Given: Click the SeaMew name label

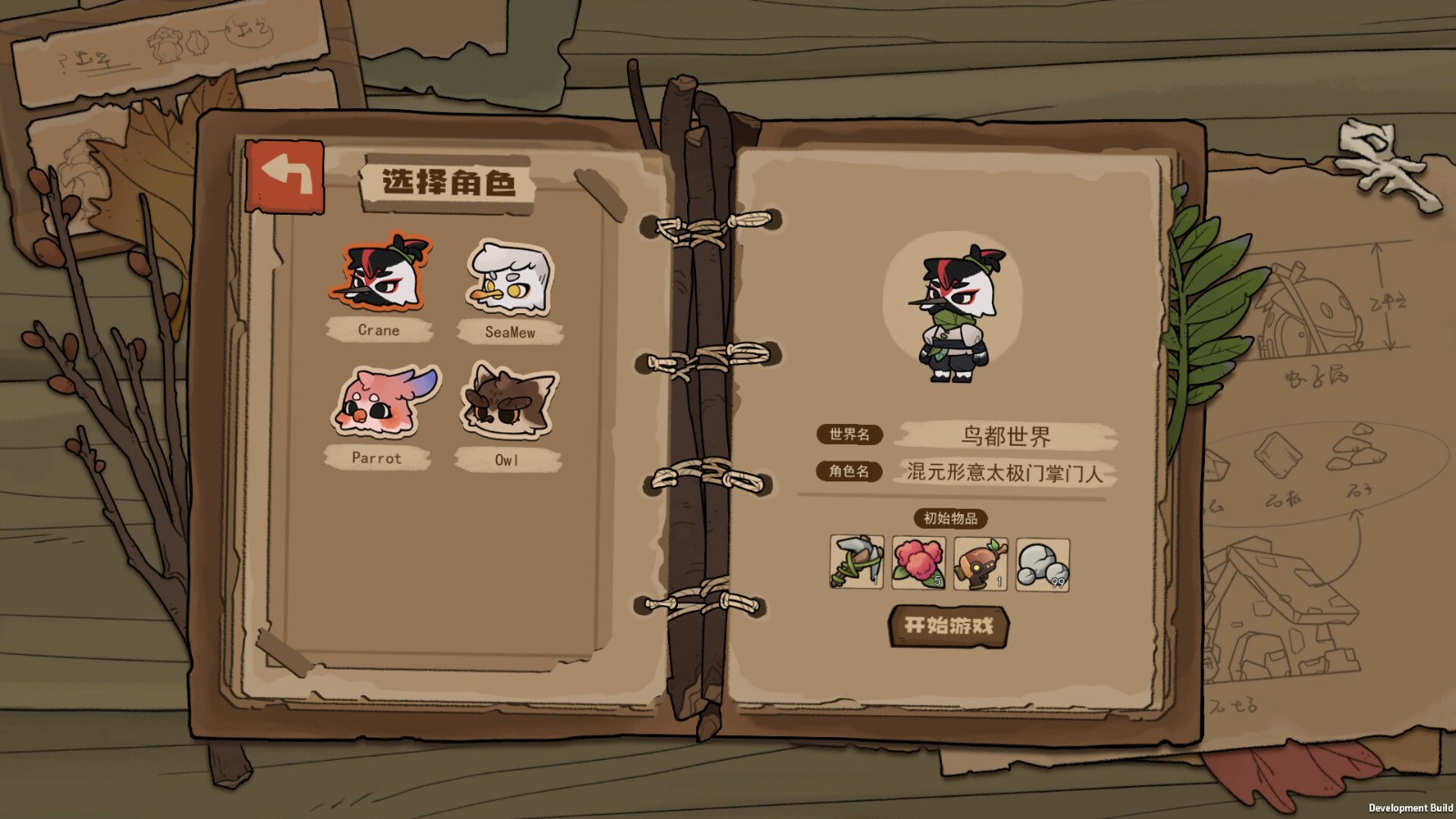Looking at the screenshot, I should [511, 333].
